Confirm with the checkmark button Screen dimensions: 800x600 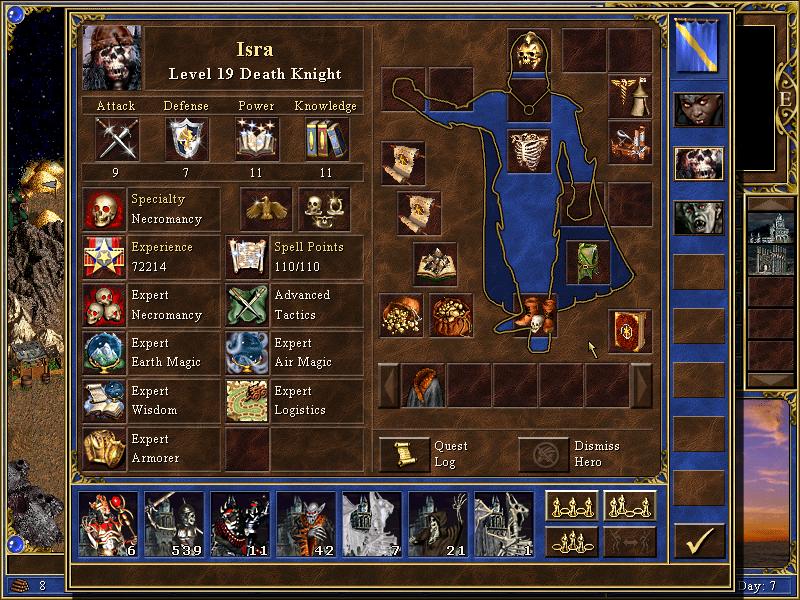coord(699,541)
